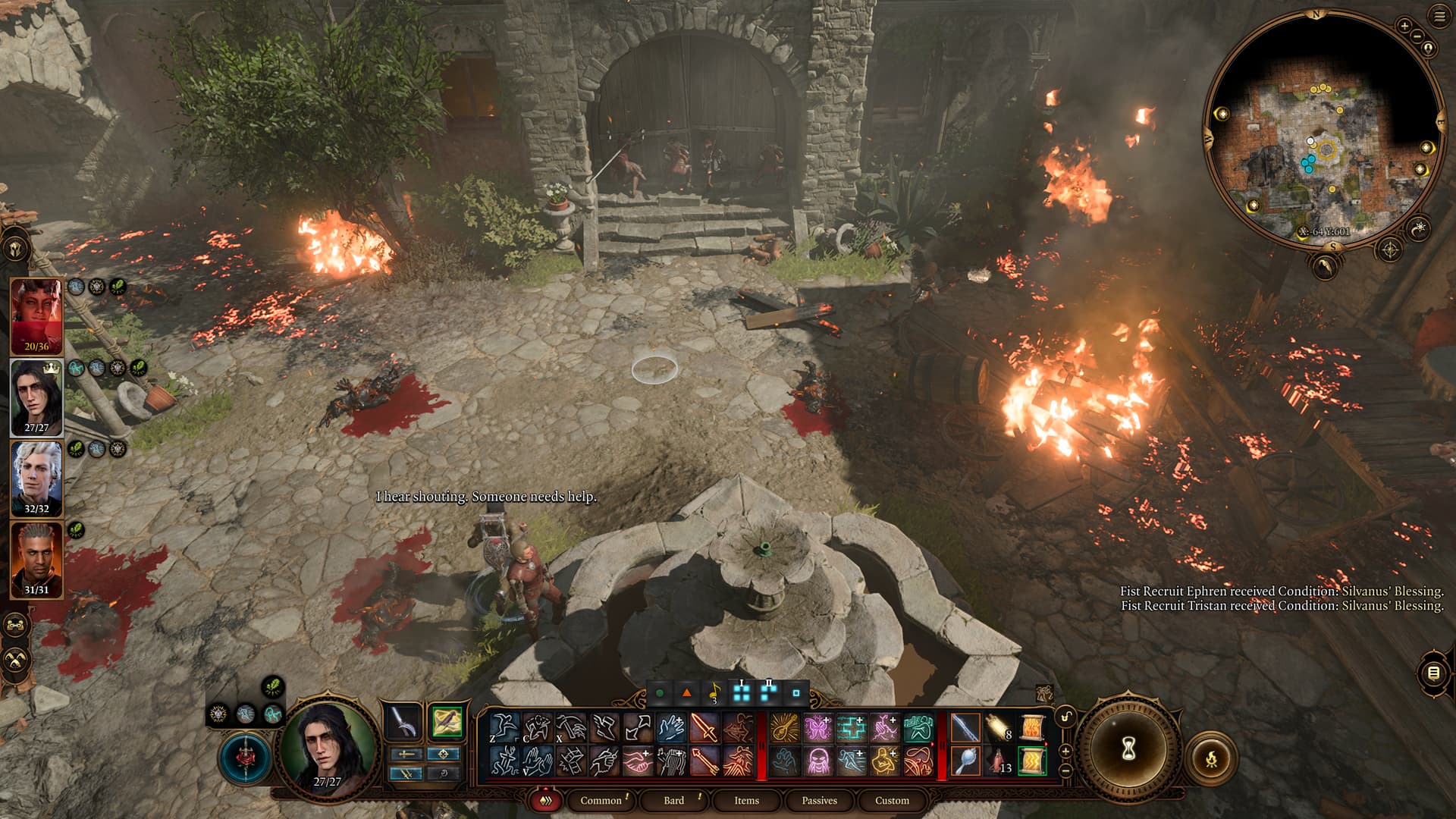Use the scroll item with count 8
This screenshot has width=1456, height=819.
pos(999,729)
